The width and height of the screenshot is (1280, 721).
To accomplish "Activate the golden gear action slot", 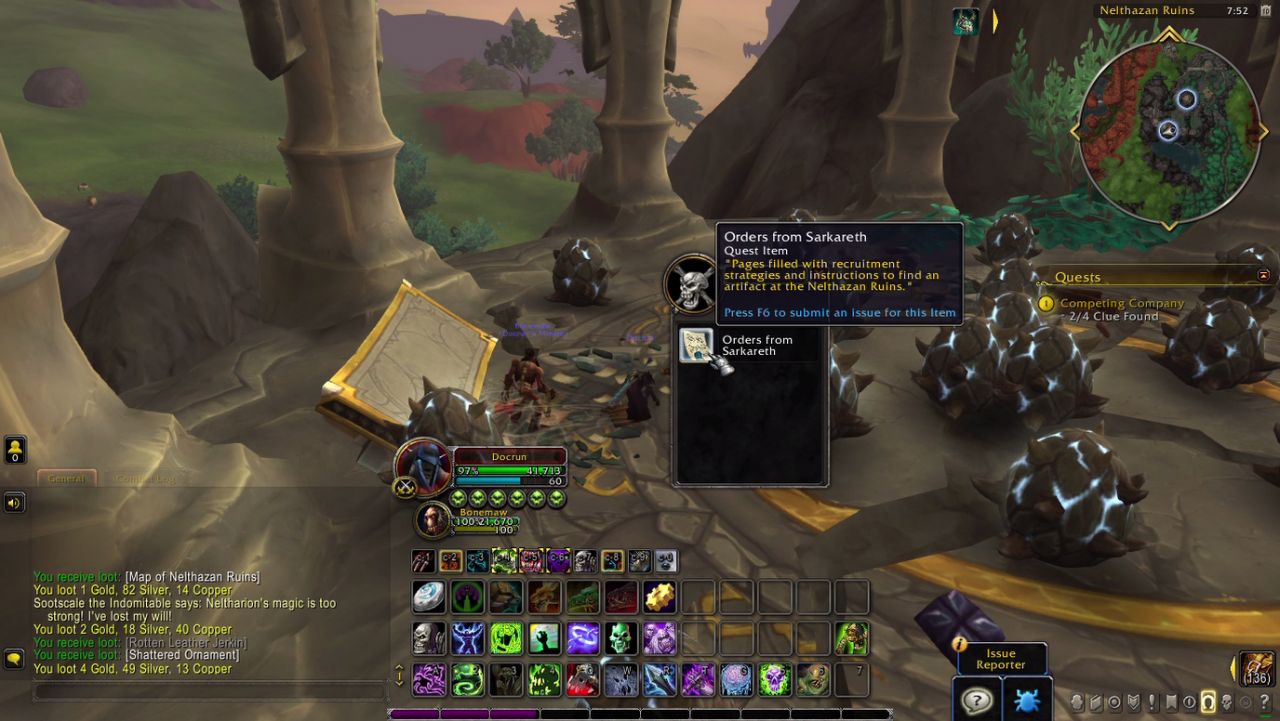I will tap(659, 597).
